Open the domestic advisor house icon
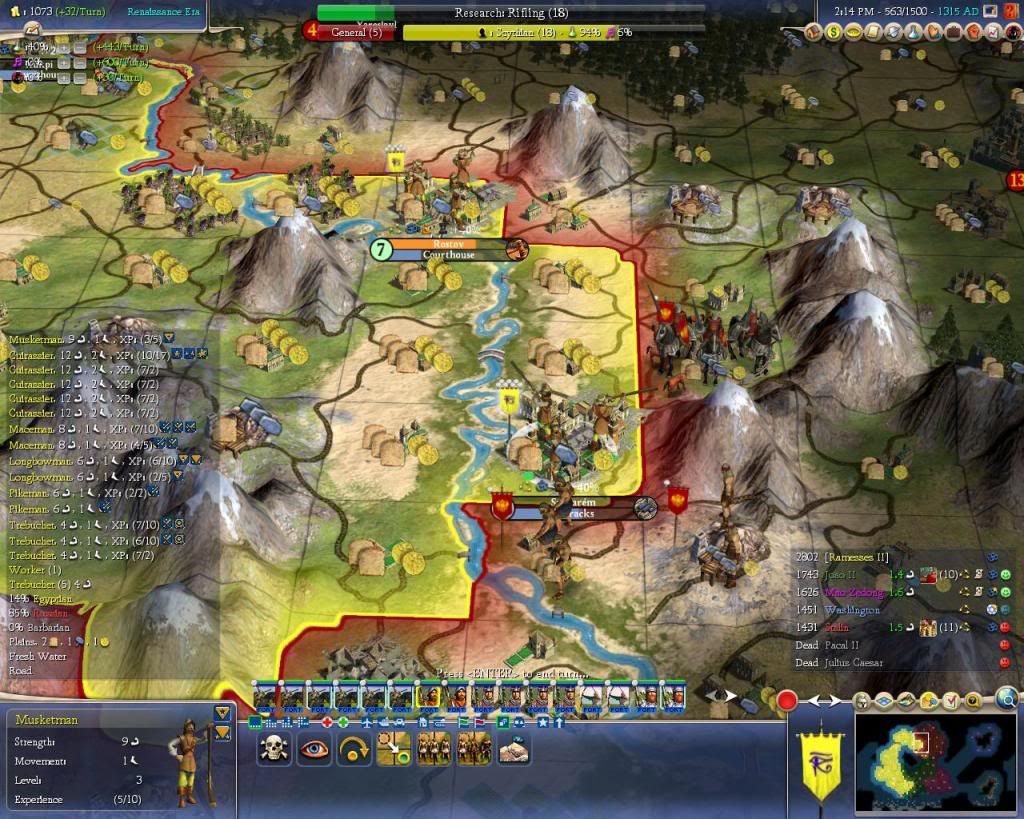Image resolution: width=1024 pixels, height=819 pixels. (x=813, y=33)
